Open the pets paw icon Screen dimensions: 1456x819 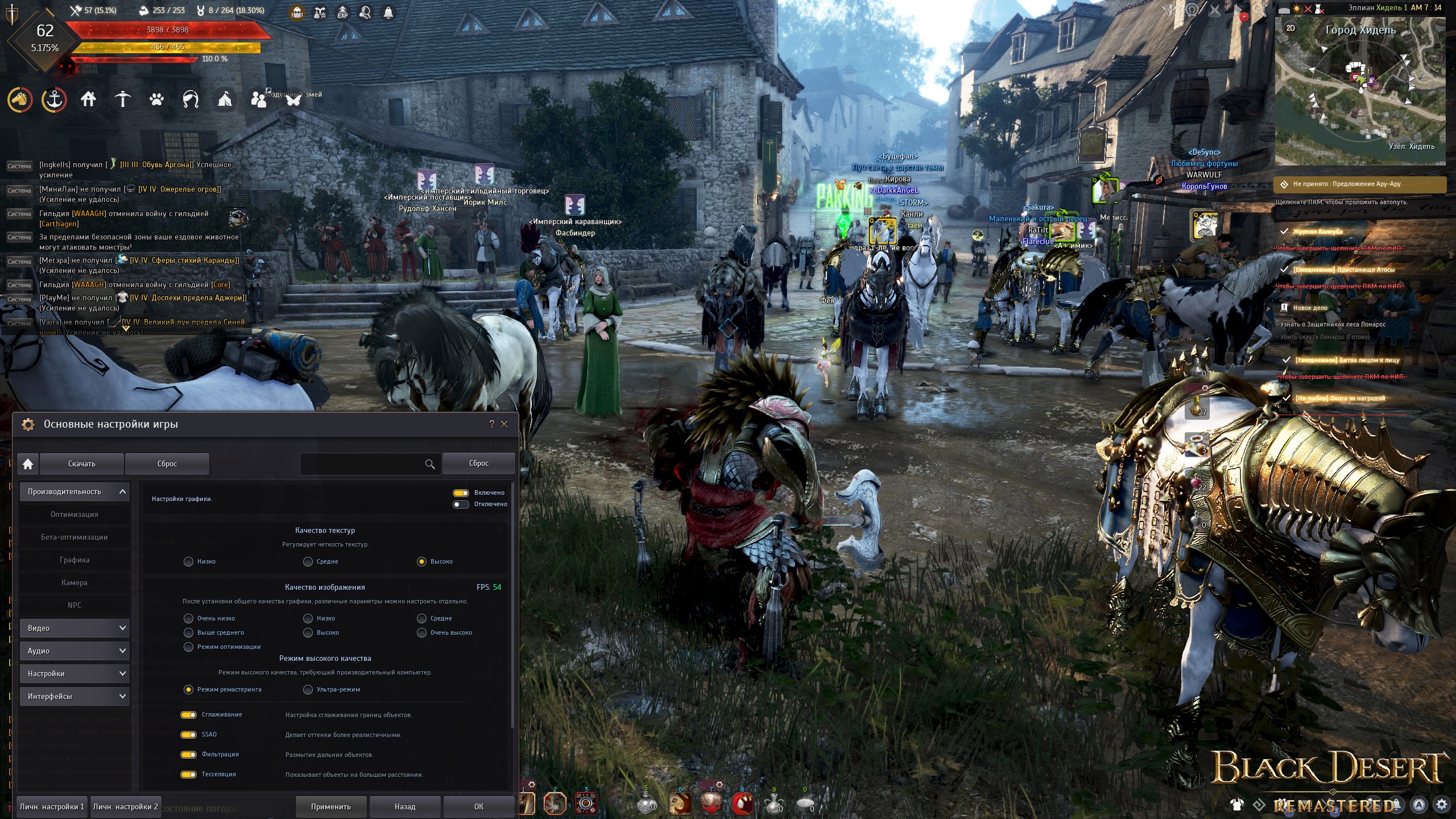pyautogui.click(x=156, y=100)
